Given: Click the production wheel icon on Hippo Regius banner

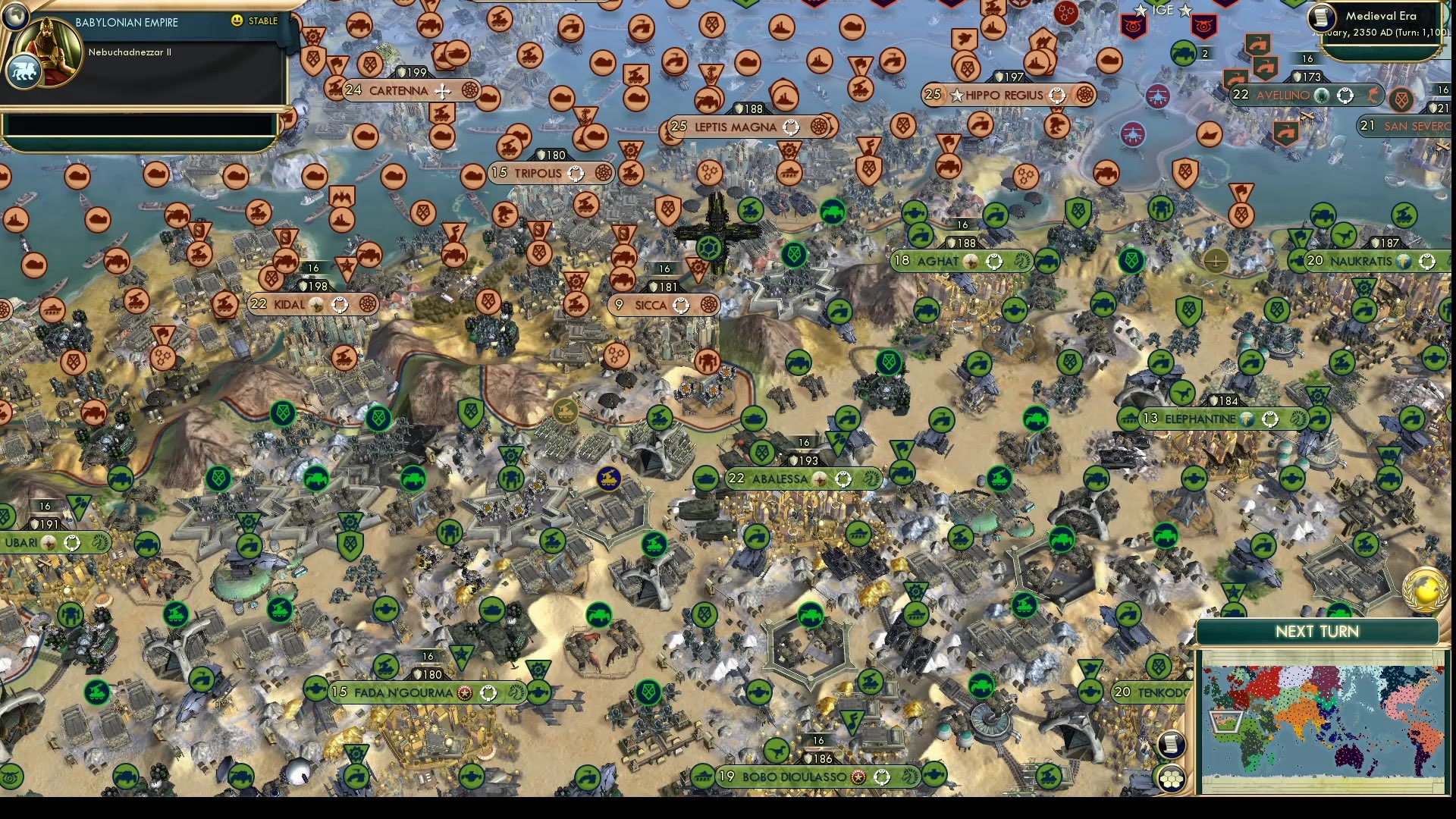Looking at the screenshot, I should pyautogui.click(x=1083, y=96).
